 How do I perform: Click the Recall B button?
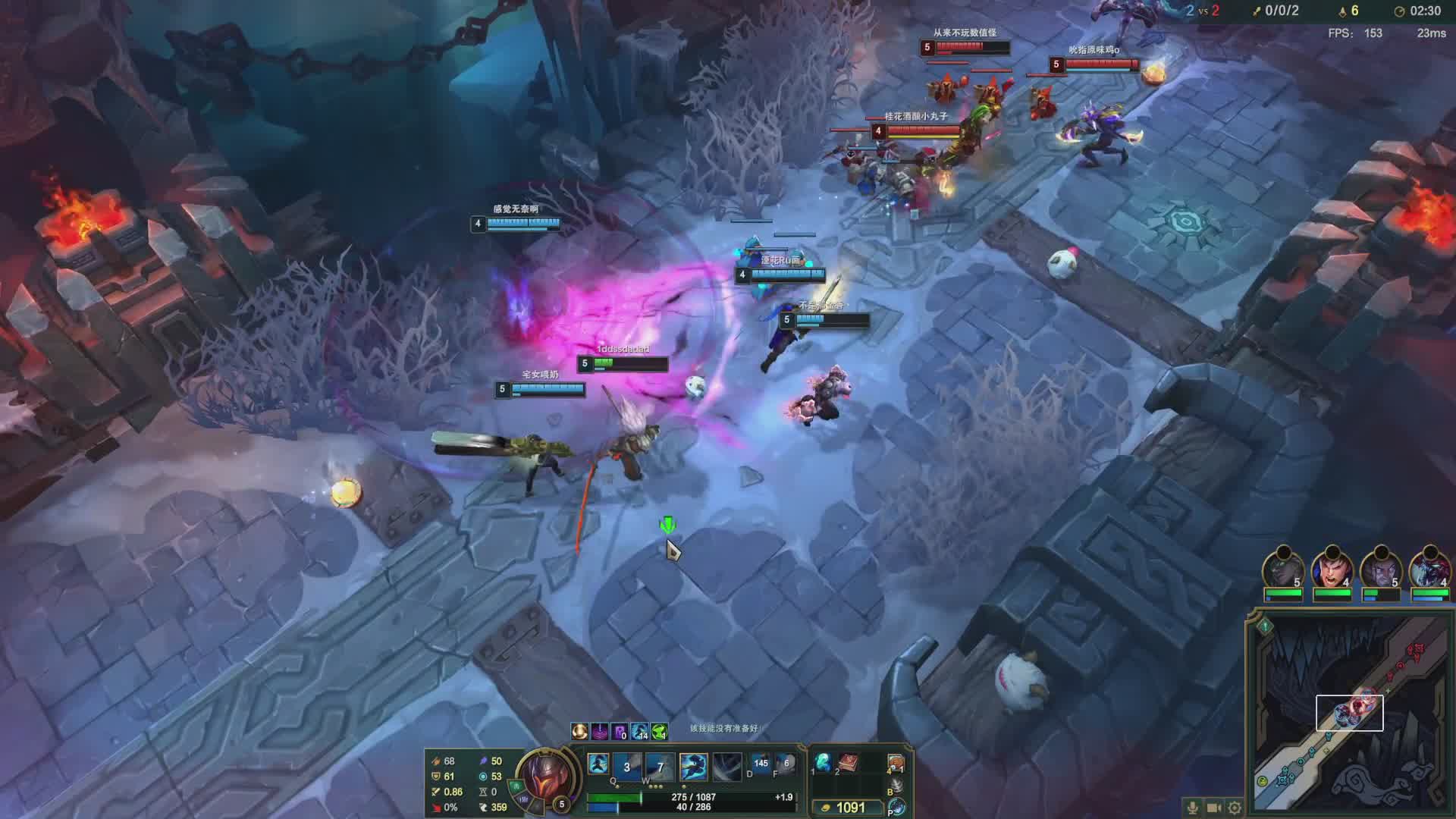pyautogui.click(x=896, y=786)
